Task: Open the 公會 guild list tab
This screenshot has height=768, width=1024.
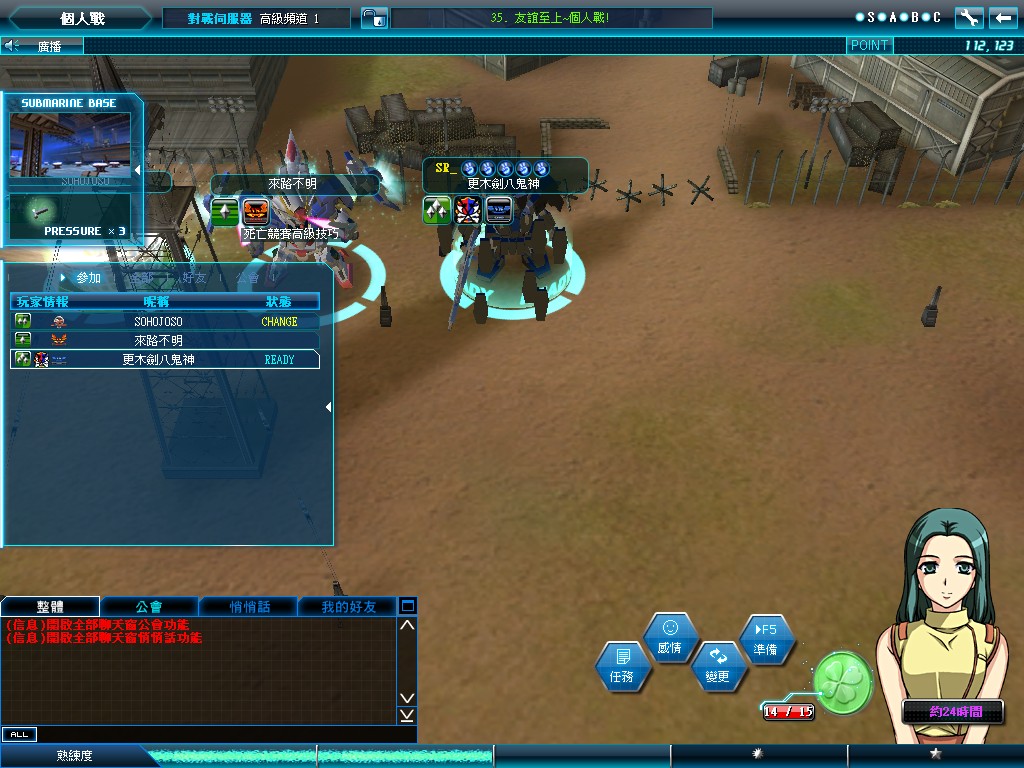Action: (x=248, y=278)
